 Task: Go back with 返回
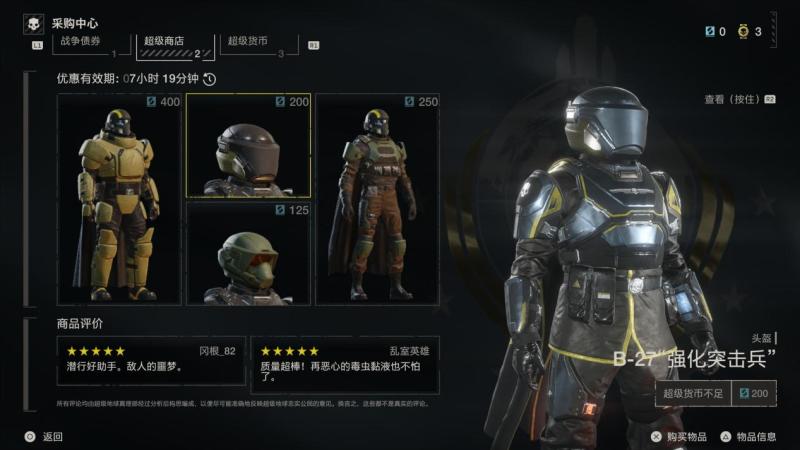tap(44, 436)
